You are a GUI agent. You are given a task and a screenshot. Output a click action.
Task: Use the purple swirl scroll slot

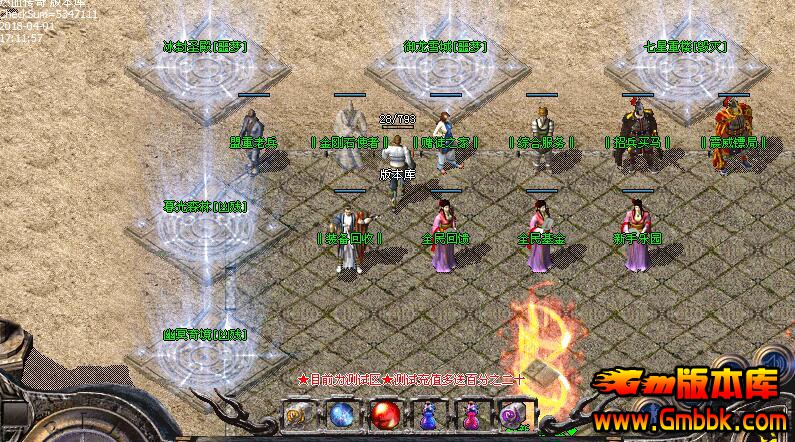[x=512, y=412]
